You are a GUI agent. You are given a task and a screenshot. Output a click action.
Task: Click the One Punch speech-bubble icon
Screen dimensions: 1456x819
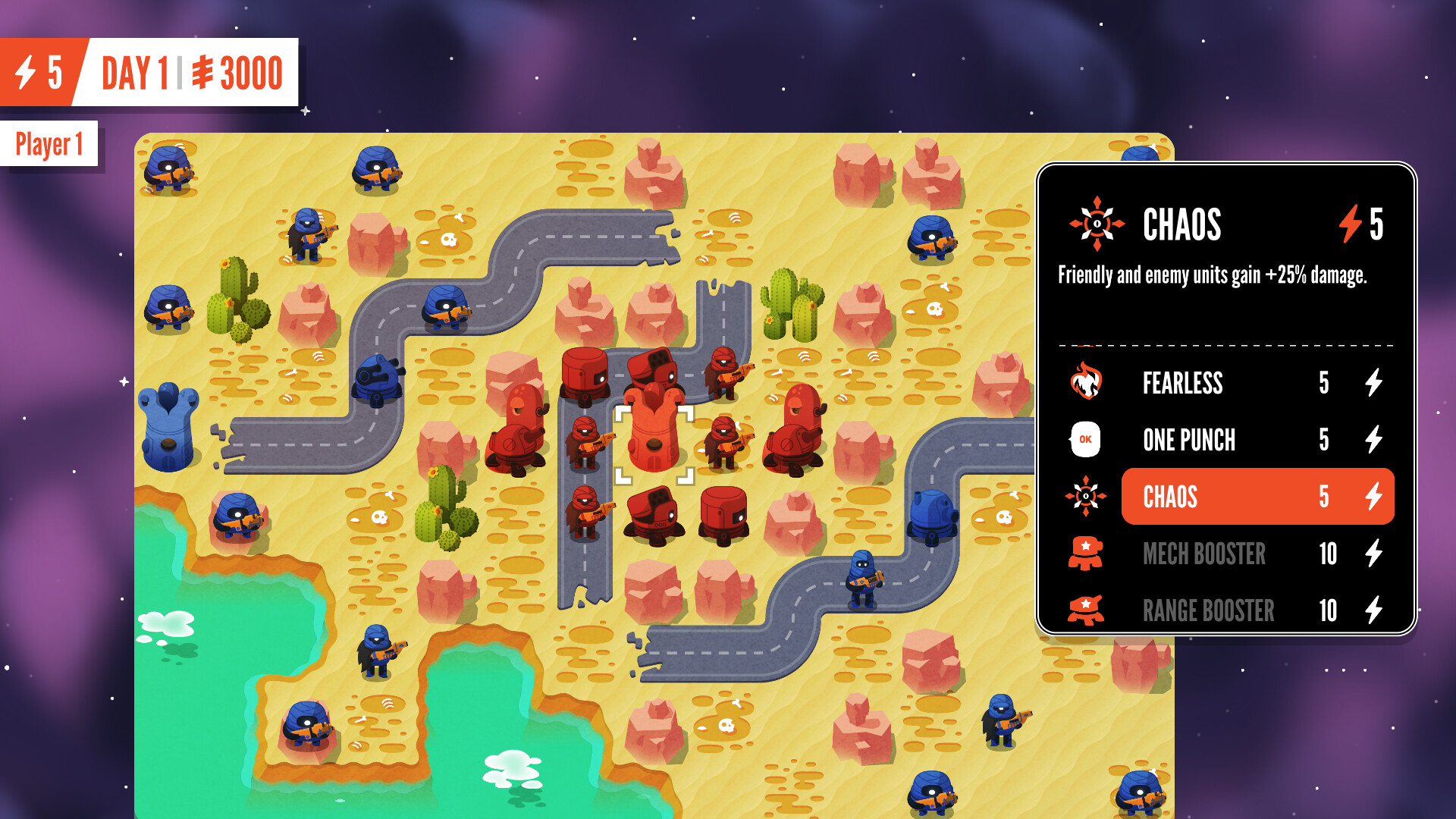pyautogui.click(x=1087, y=440)
